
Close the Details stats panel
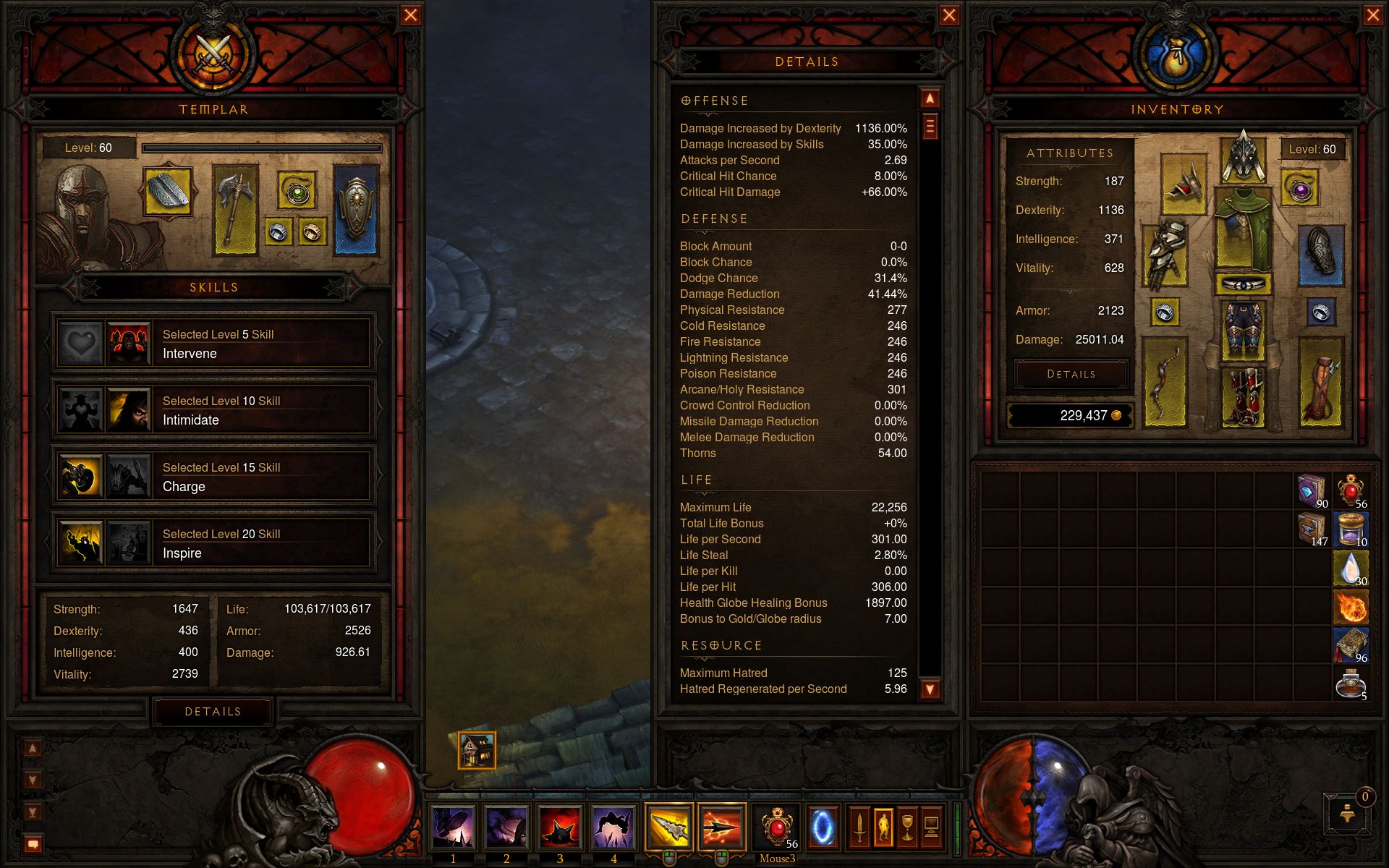click(949, 15)
